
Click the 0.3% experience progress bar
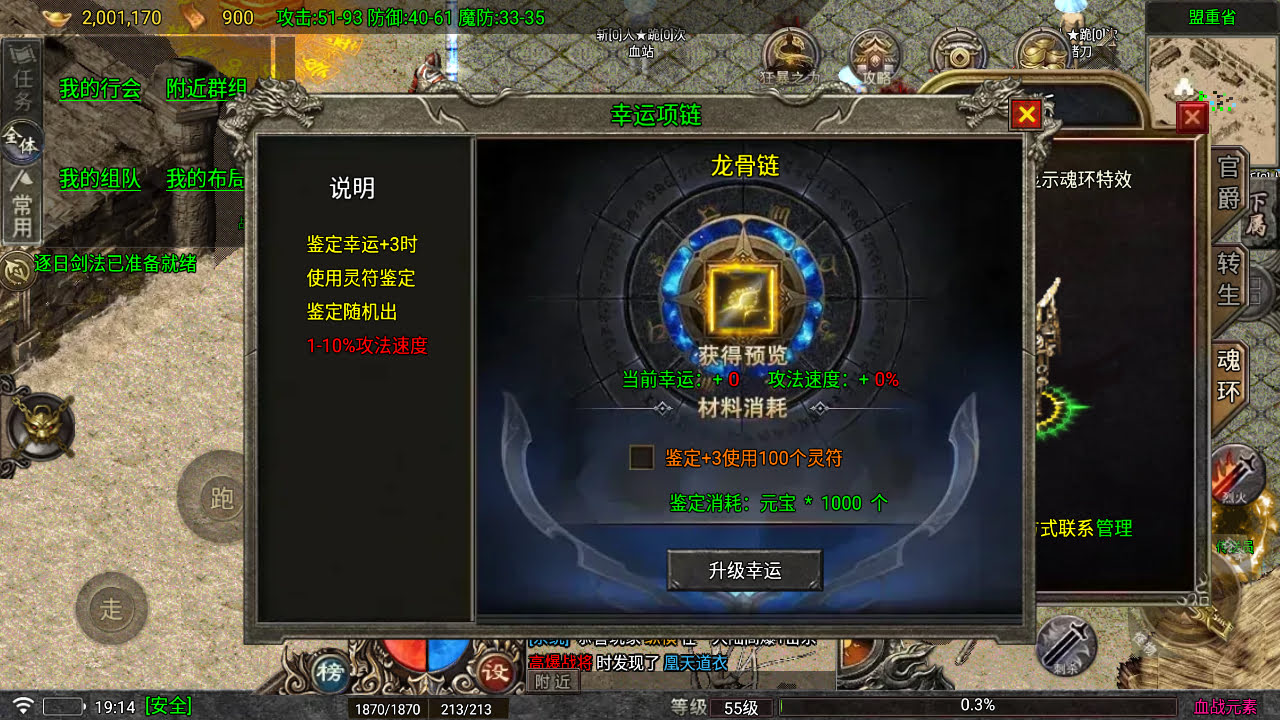(975, 705)
